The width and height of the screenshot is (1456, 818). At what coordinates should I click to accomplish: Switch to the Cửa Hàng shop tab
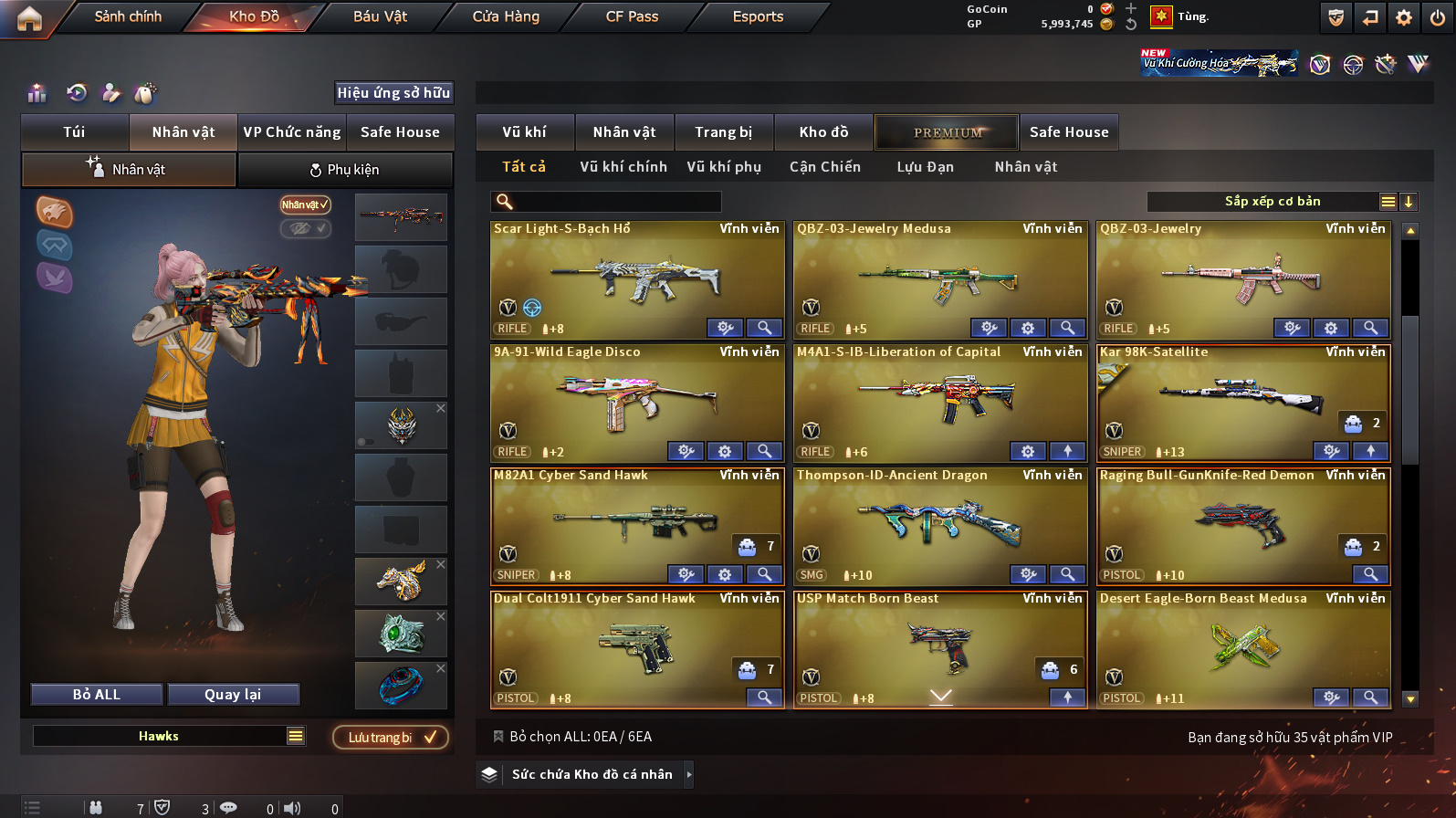506,16
